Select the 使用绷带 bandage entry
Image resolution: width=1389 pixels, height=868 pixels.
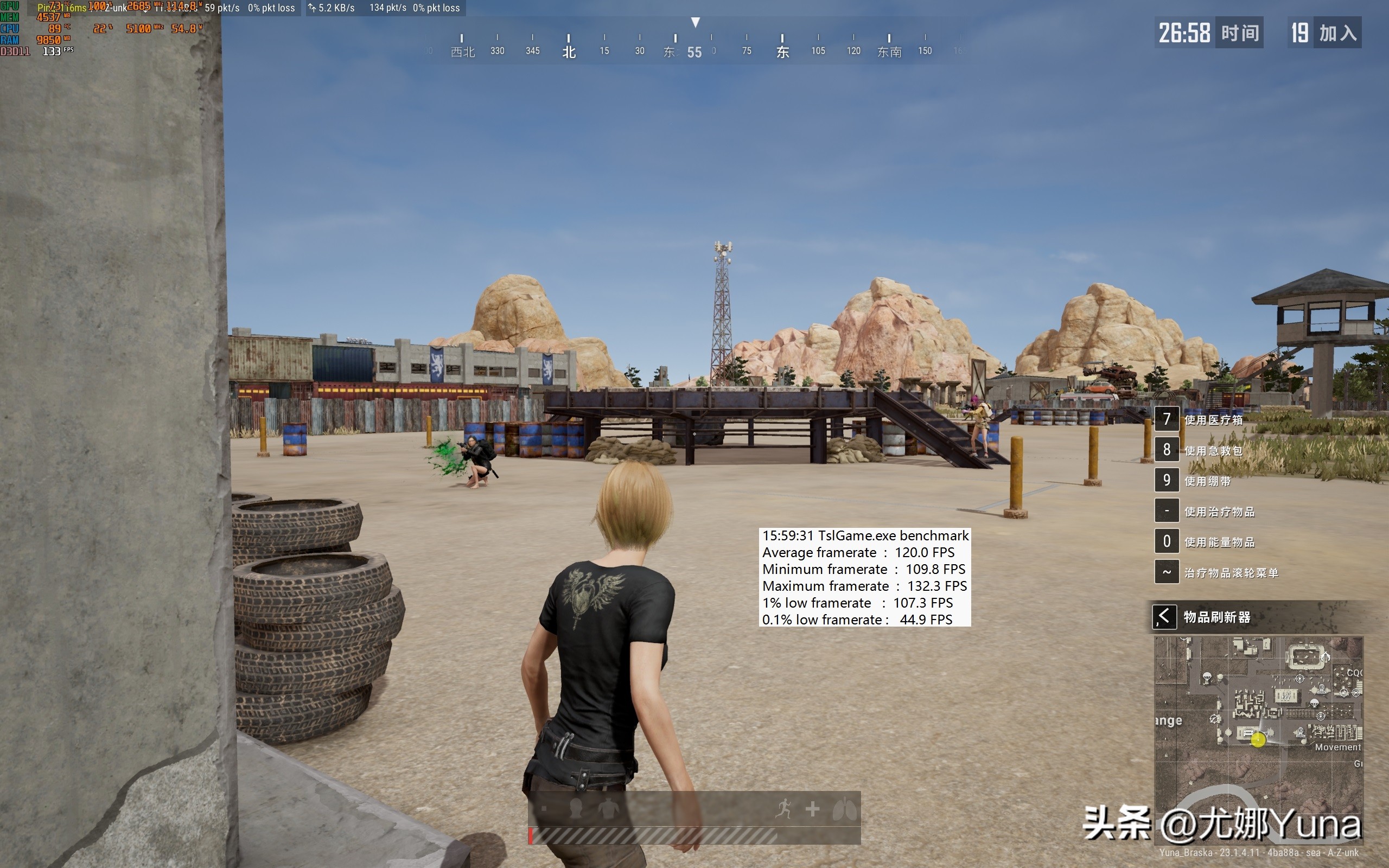(x=1208, y=481)
